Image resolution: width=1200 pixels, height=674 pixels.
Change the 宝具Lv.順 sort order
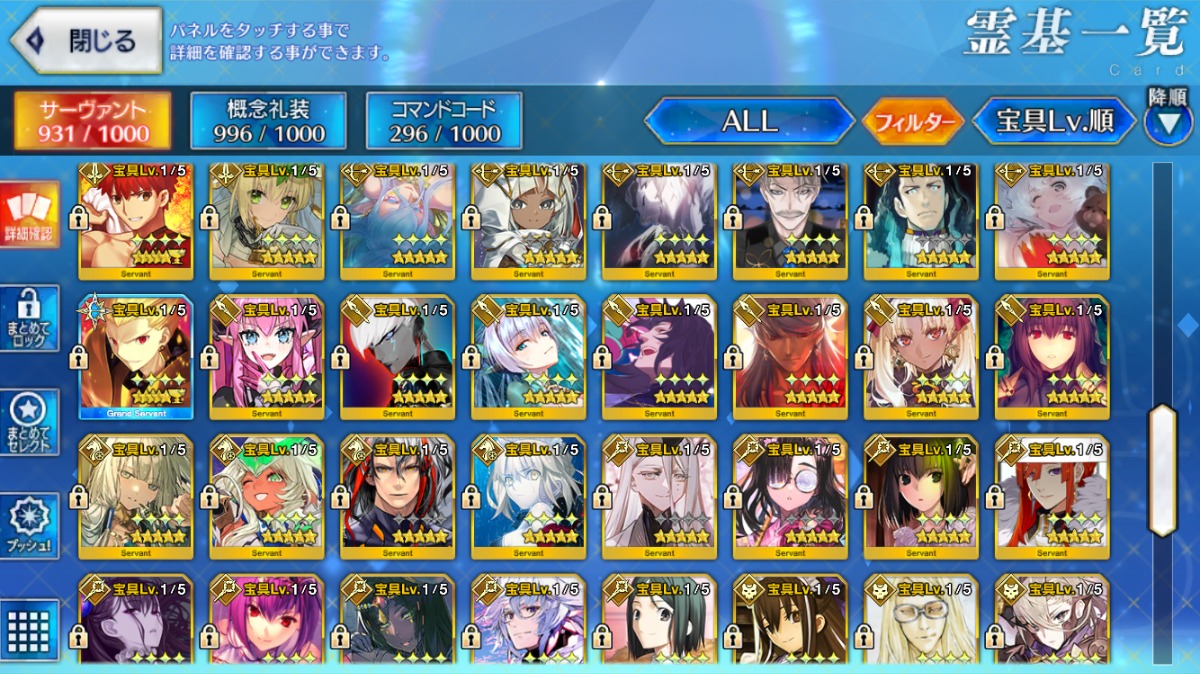(1055, 122)
